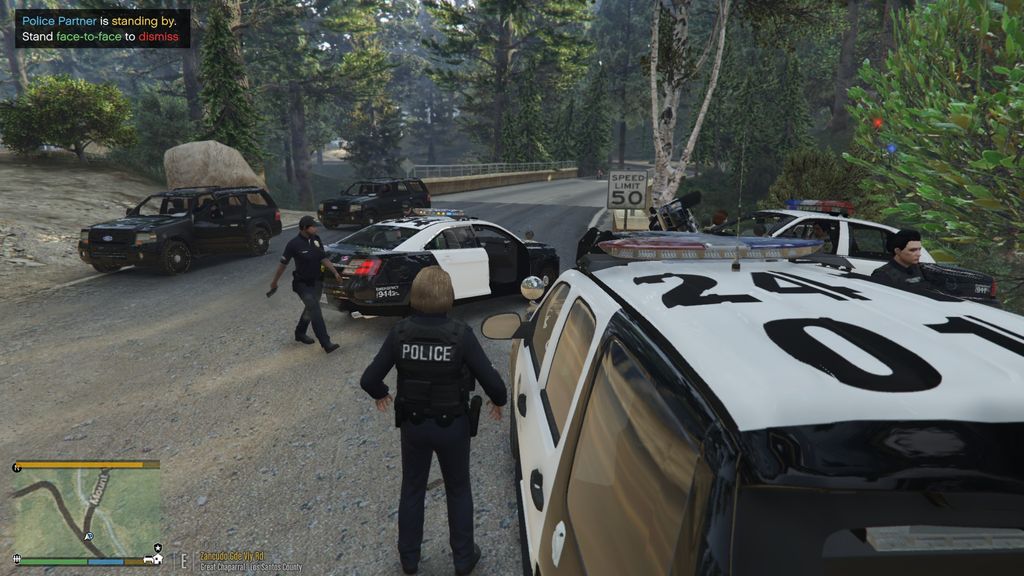Click the minimap road display
Image resolution: width=1024 pixels, height=576 pixels.
(85, 511)
